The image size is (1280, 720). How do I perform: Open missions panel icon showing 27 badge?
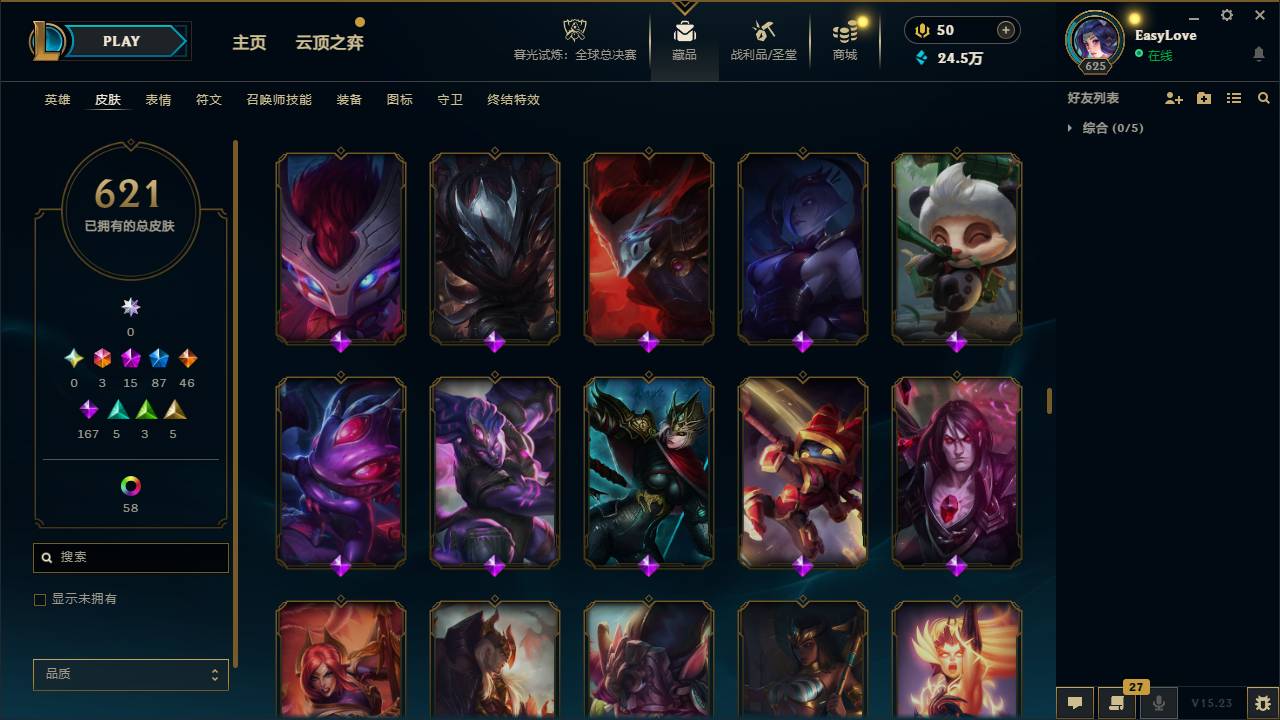[1118, 703]
